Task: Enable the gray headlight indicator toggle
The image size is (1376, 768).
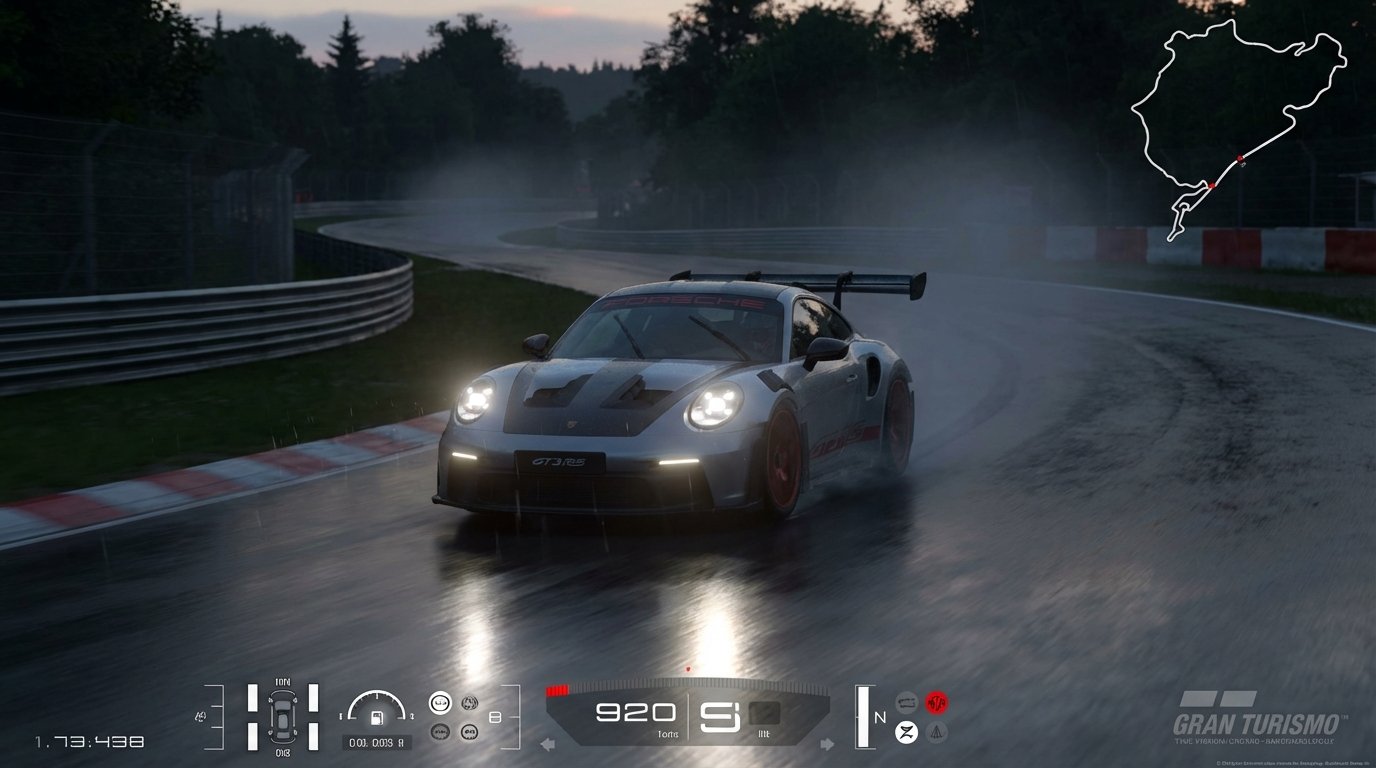Action: [x=908, y=702]
